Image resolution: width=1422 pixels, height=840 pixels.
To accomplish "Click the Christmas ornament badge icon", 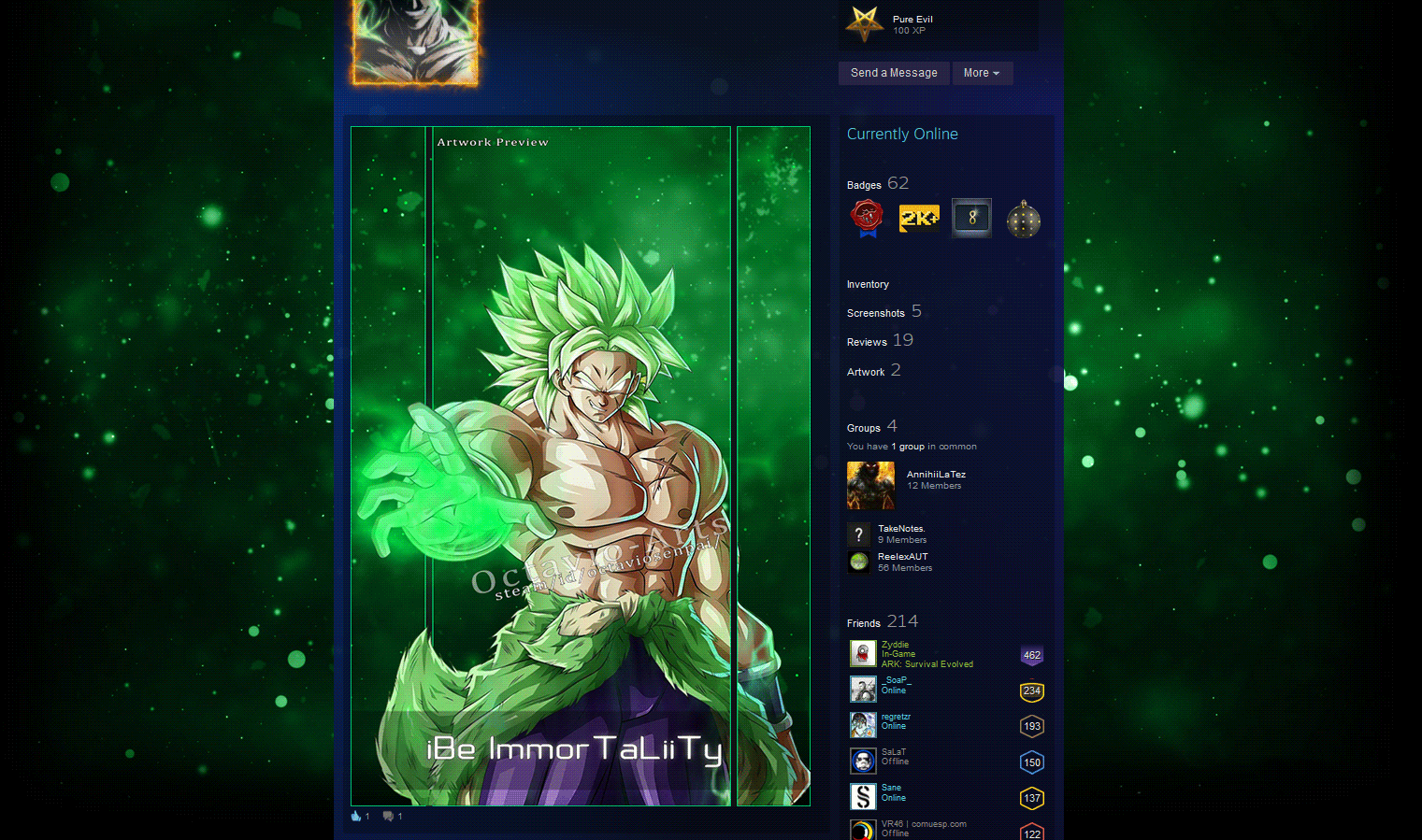I will (1023, 217).
